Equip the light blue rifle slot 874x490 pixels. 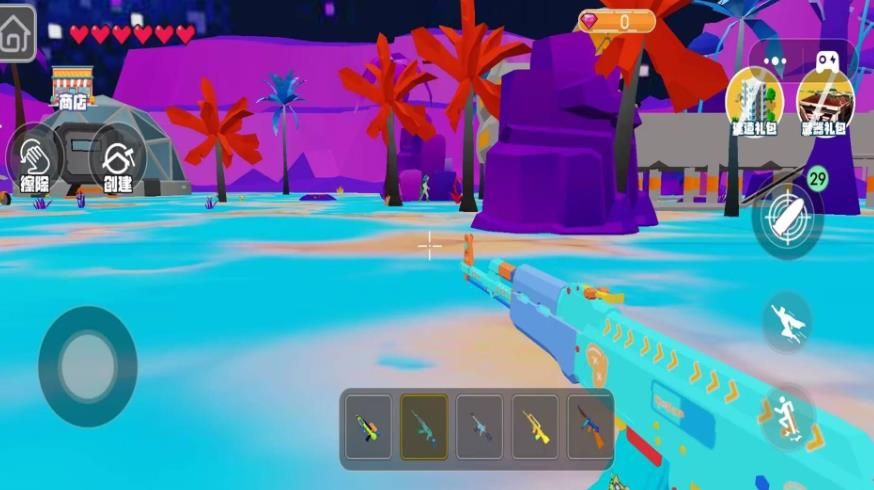pos(480,427)
